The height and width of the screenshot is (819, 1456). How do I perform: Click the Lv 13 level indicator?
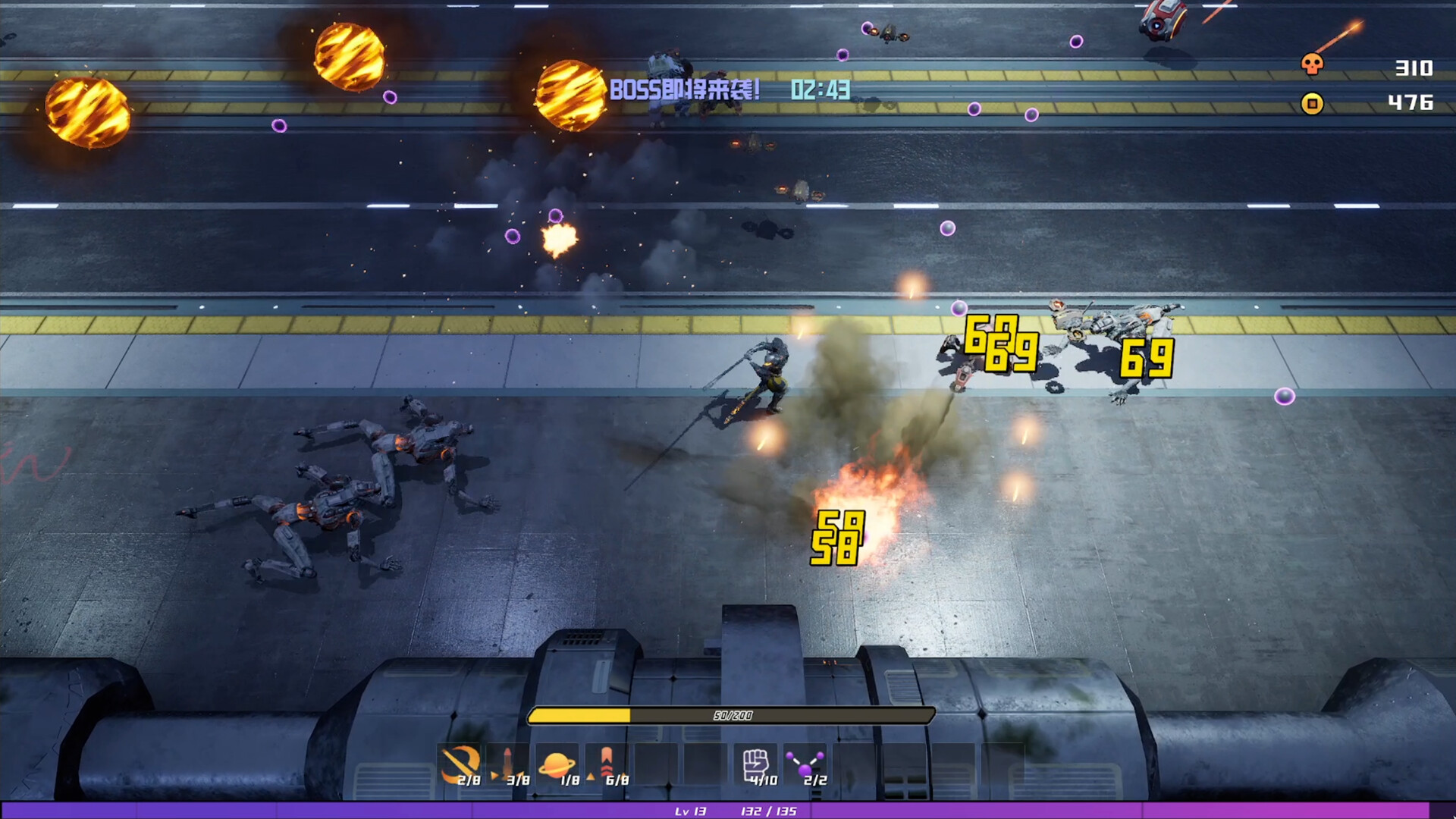(x=690, y=812)
